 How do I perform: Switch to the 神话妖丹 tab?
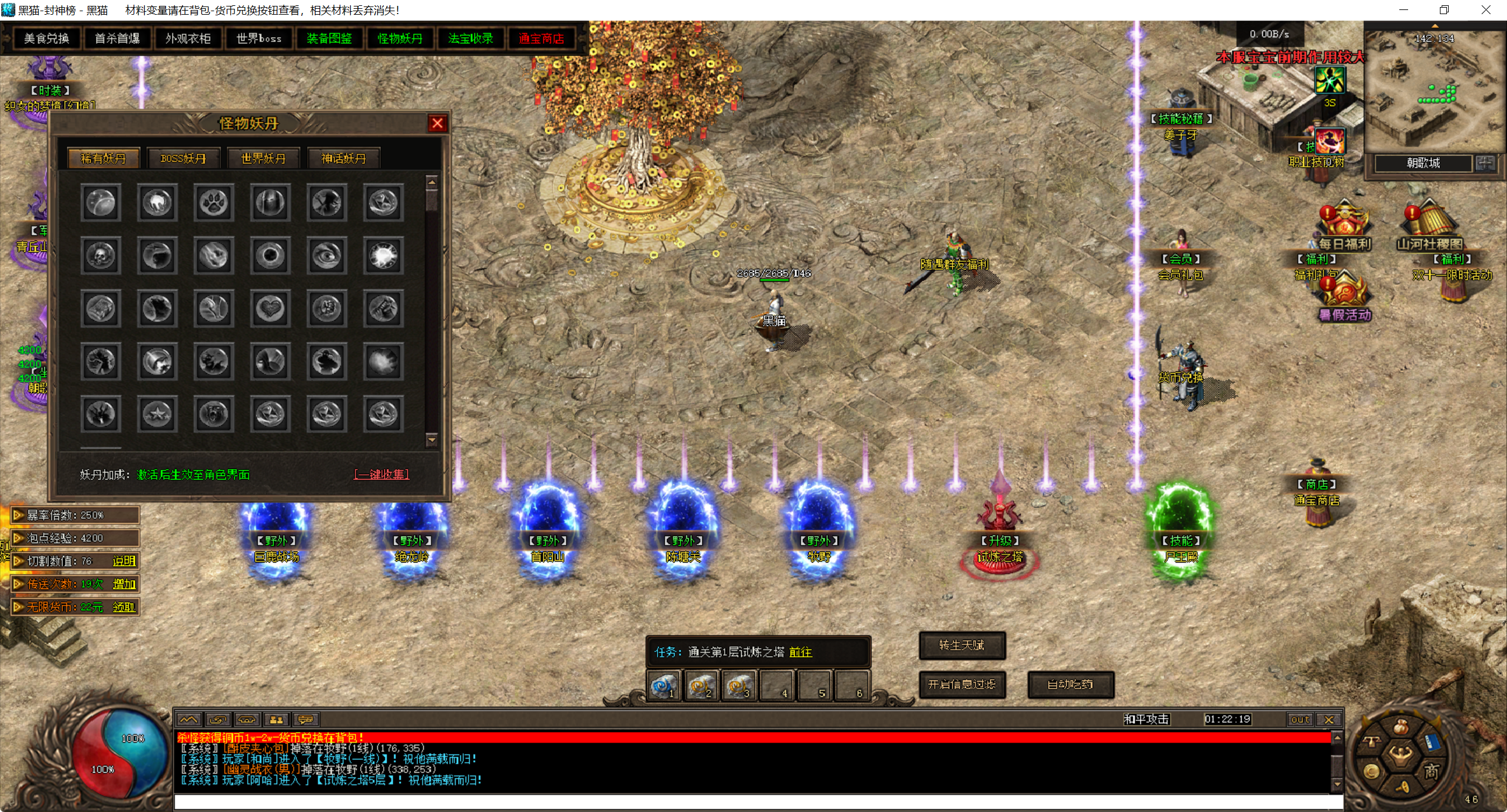[343, 158]
